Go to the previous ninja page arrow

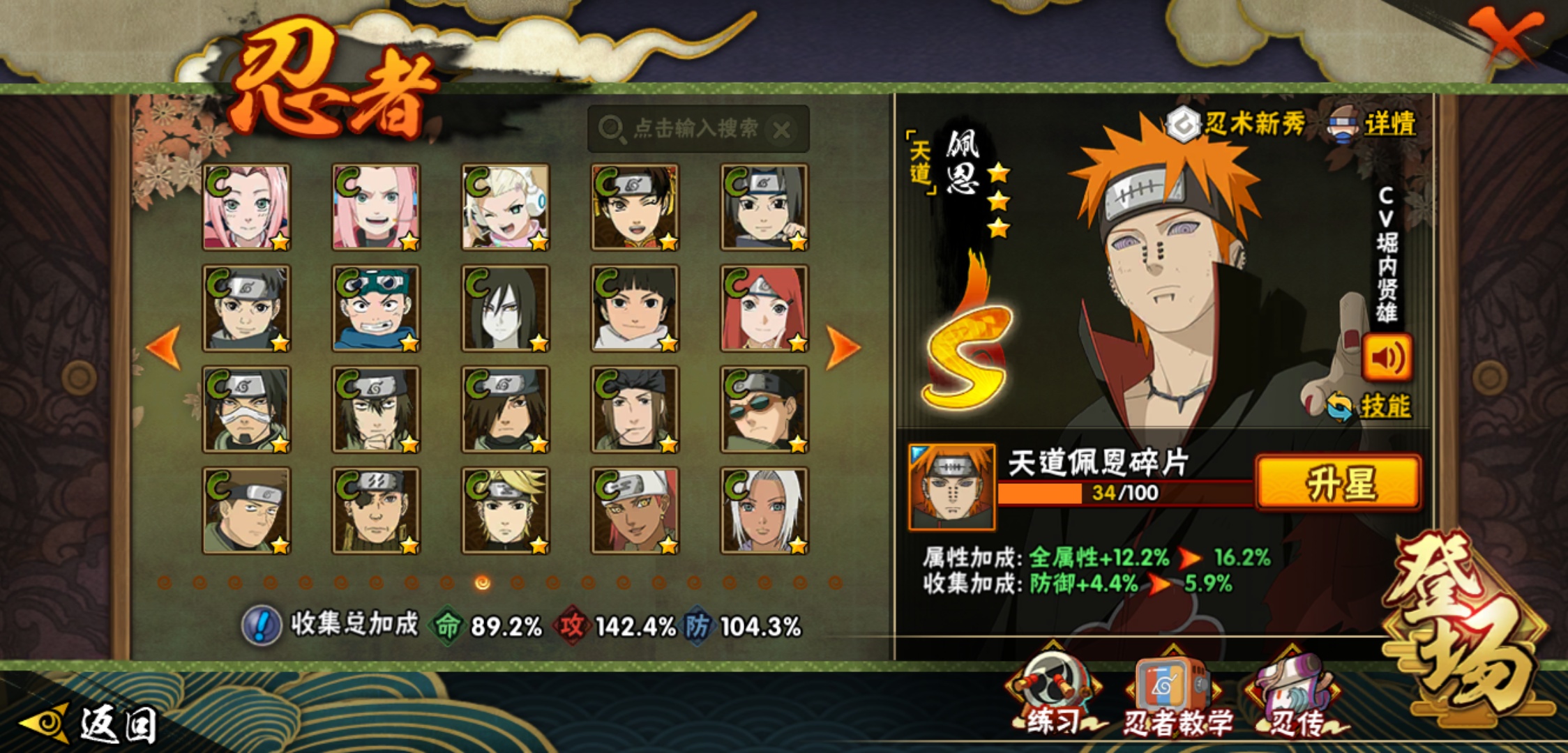click(x=165, y=347)
